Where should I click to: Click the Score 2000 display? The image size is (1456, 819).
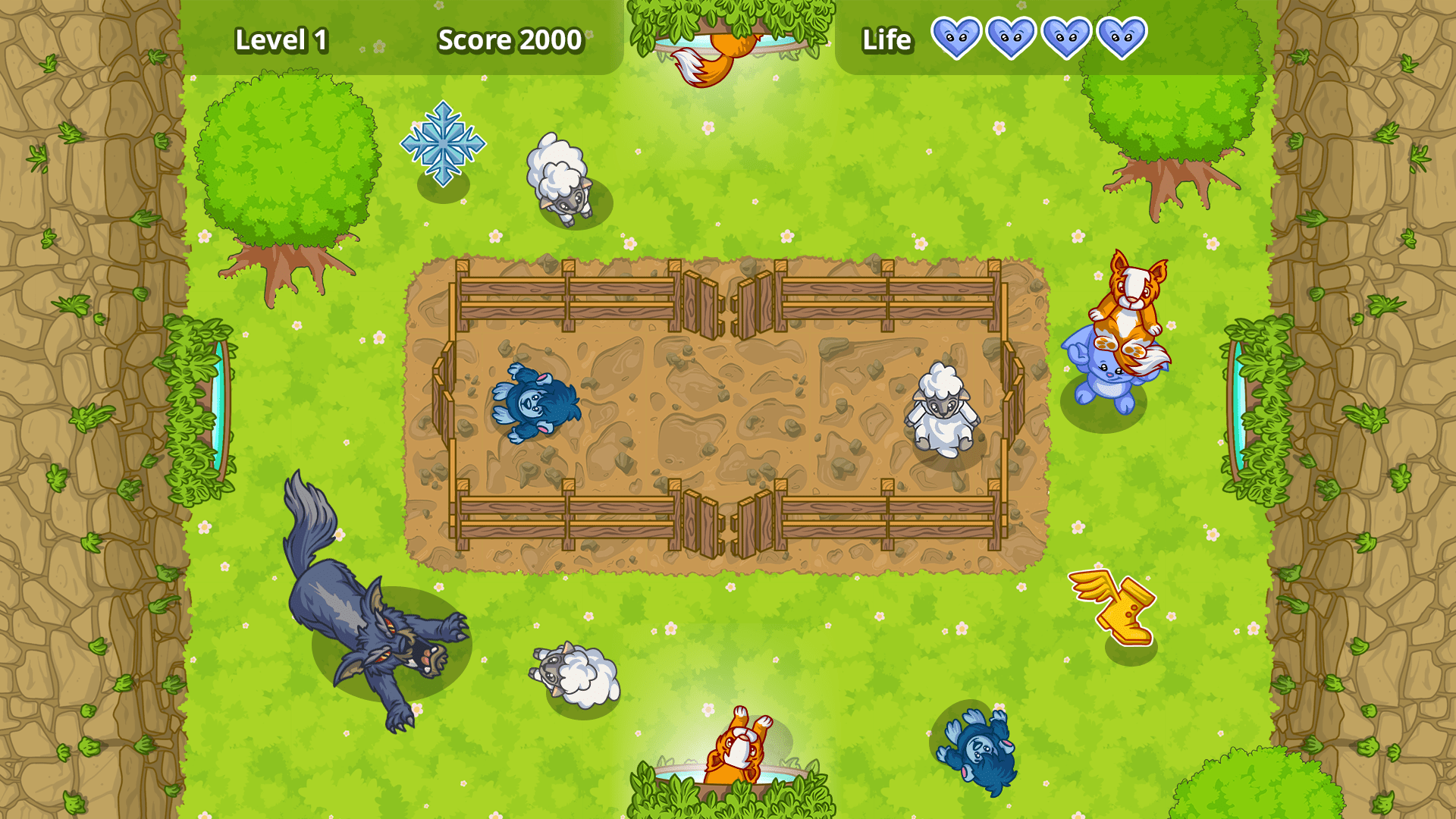(510, 39)
